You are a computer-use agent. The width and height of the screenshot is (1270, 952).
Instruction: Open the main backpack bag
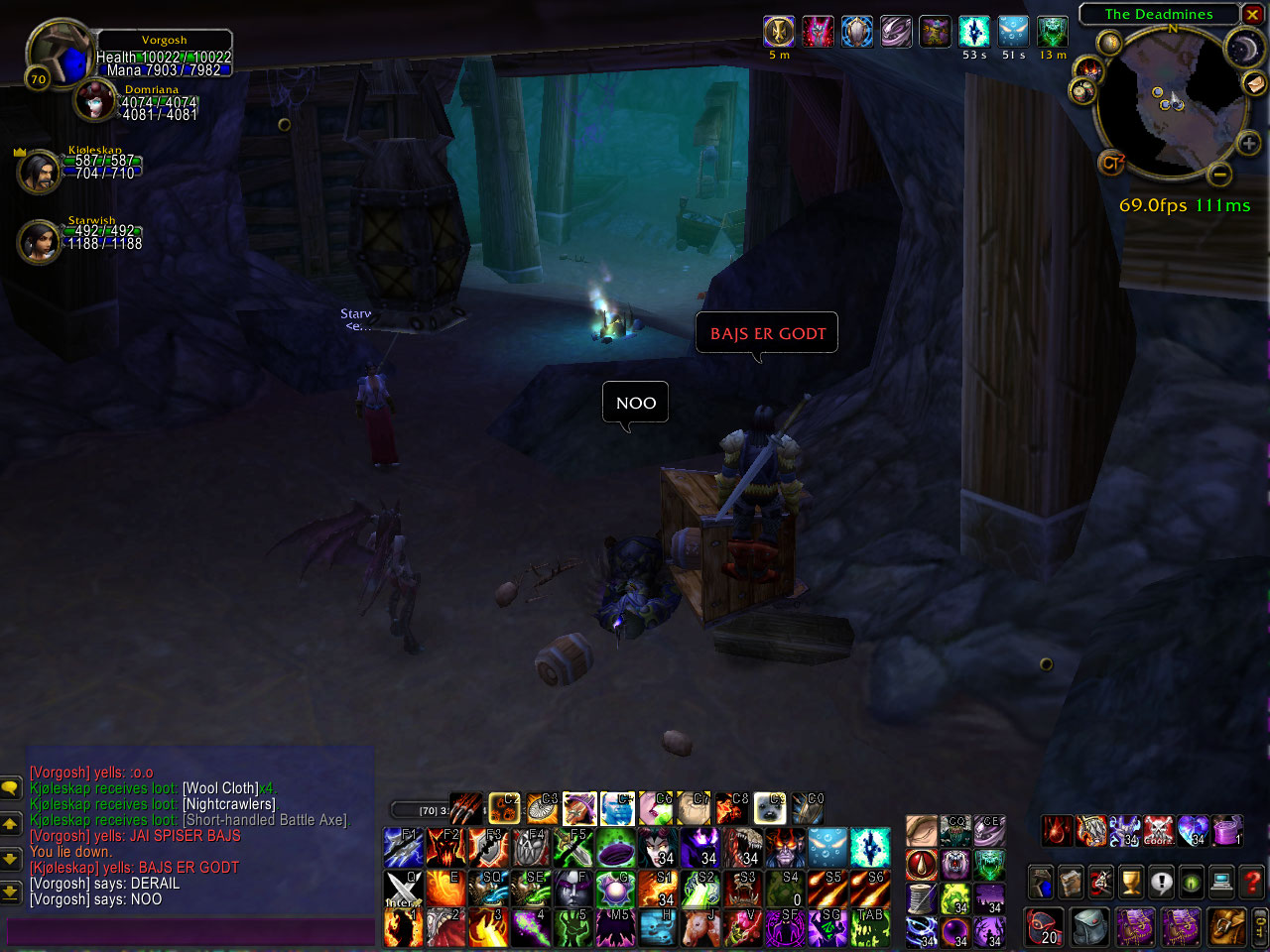point(1227,927)
